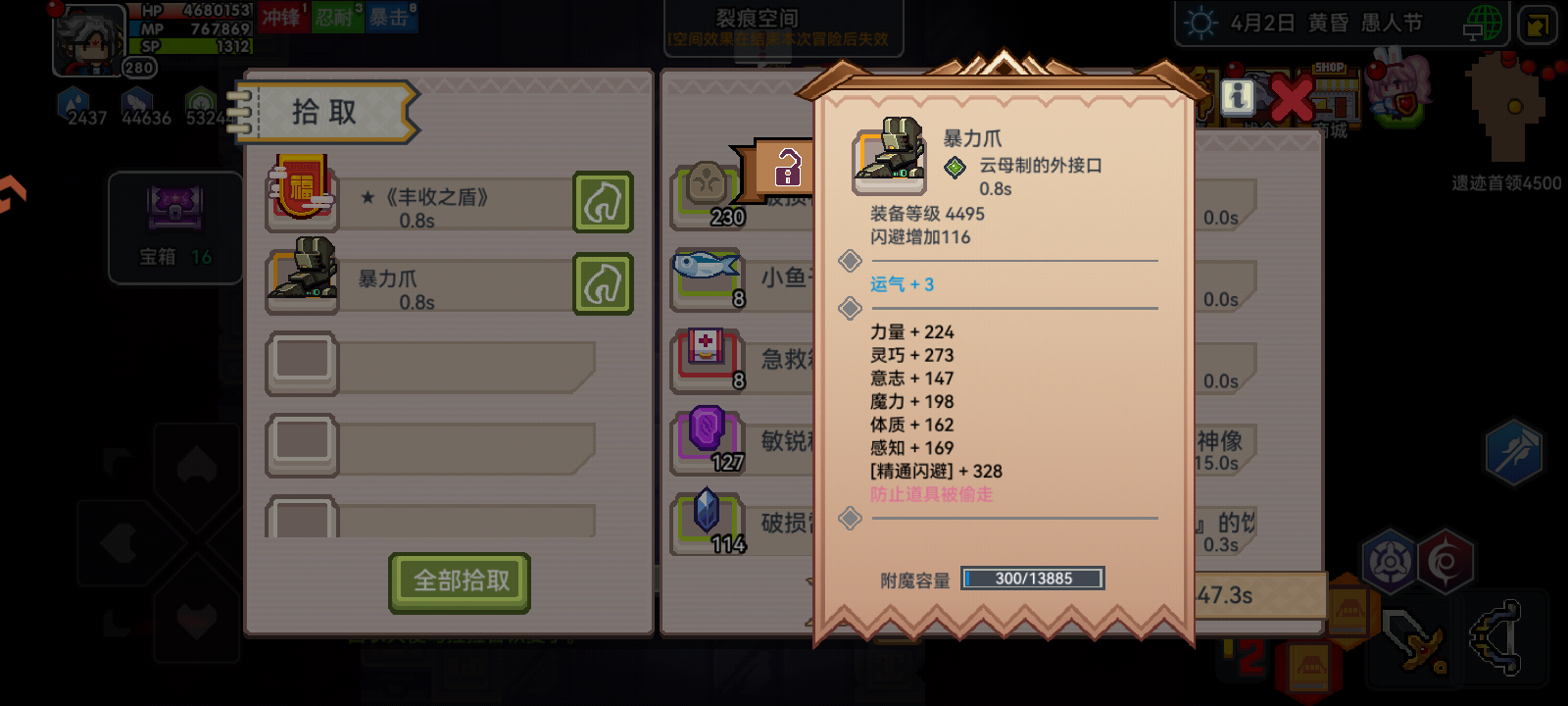This screenshot has width=1568, height=706.
Task: Click the info 'i' icon near the rift
Action: click(x=1238, y=98)
